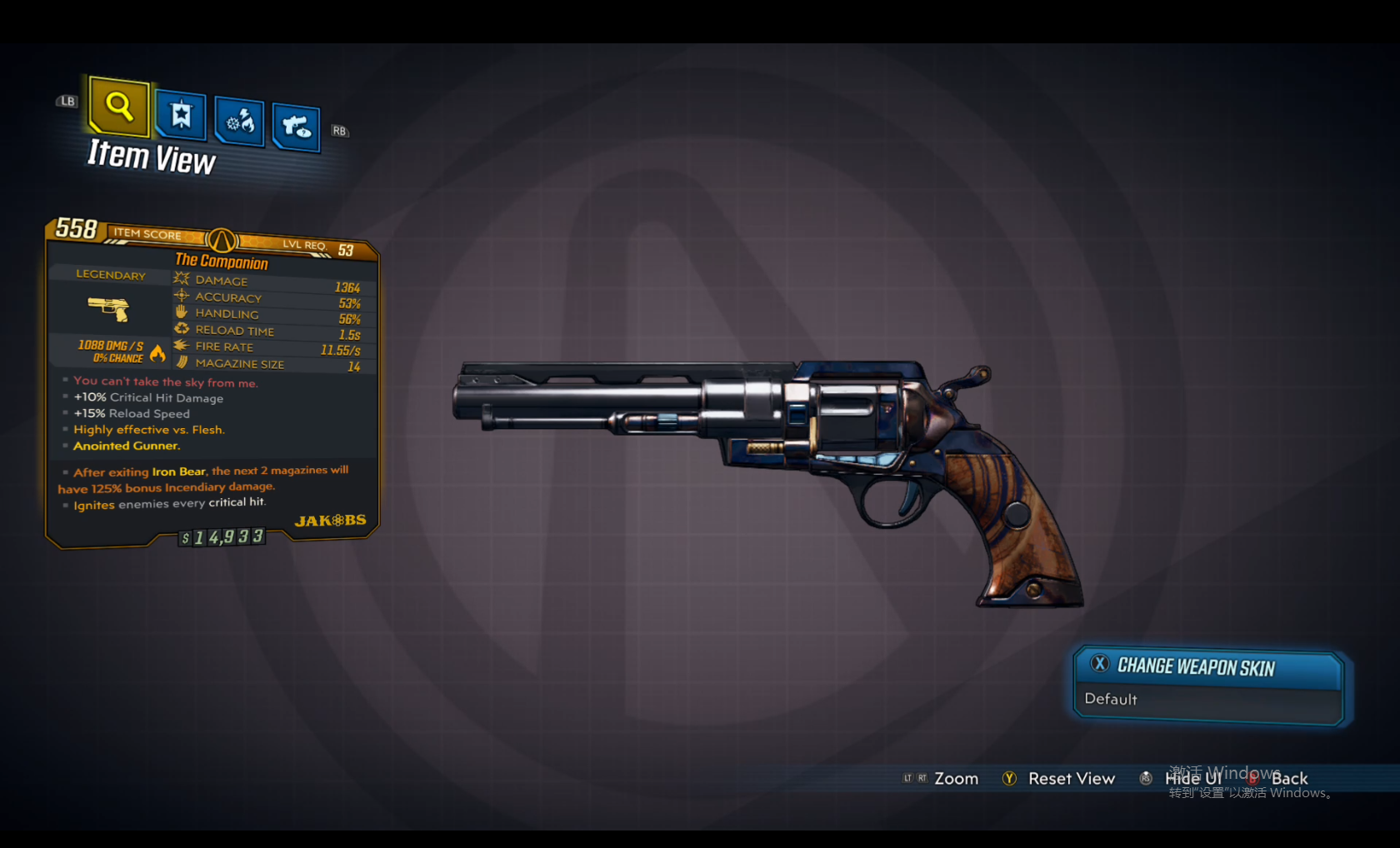Select The Companion item card

pos(212,383)
